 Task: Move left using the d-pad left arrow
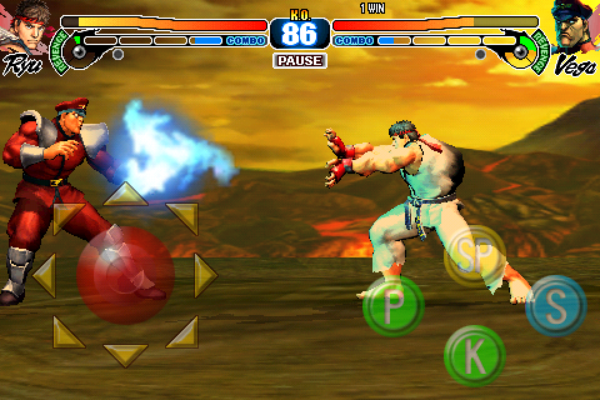point(43,275)
